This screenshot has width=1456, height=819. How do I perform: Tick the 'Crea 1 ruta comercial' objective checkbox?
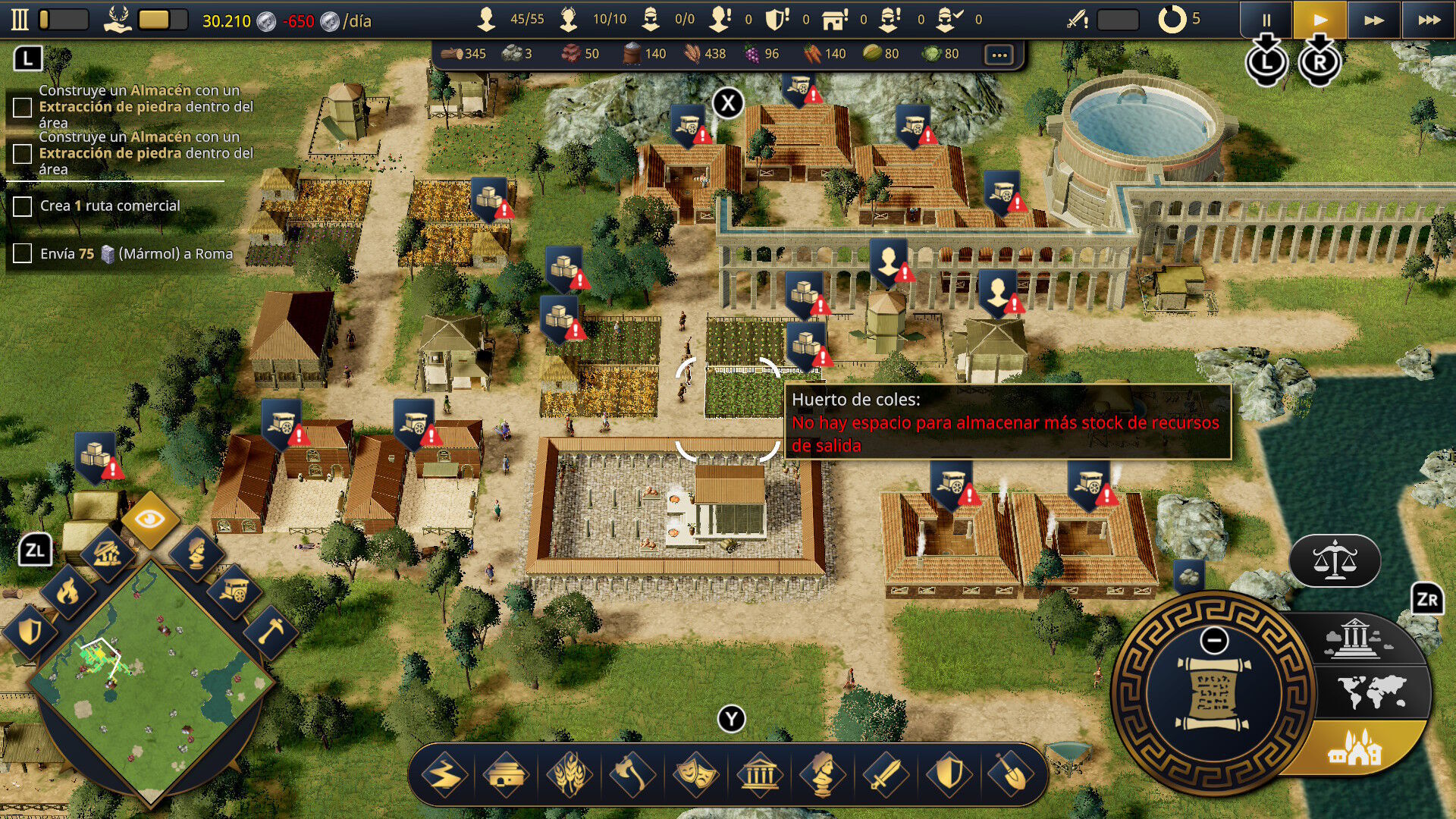(x=23, y=206)
